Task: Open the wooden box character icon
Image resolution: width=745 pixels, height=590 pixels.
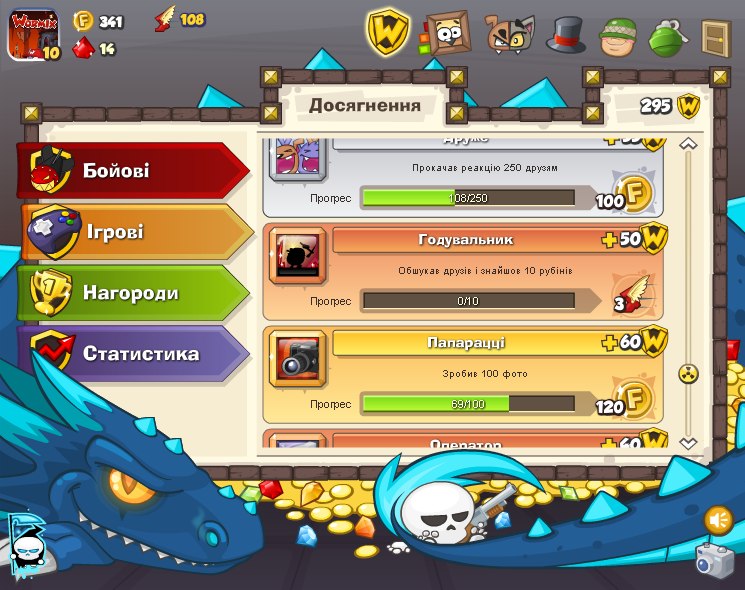Action: (446, 34)
